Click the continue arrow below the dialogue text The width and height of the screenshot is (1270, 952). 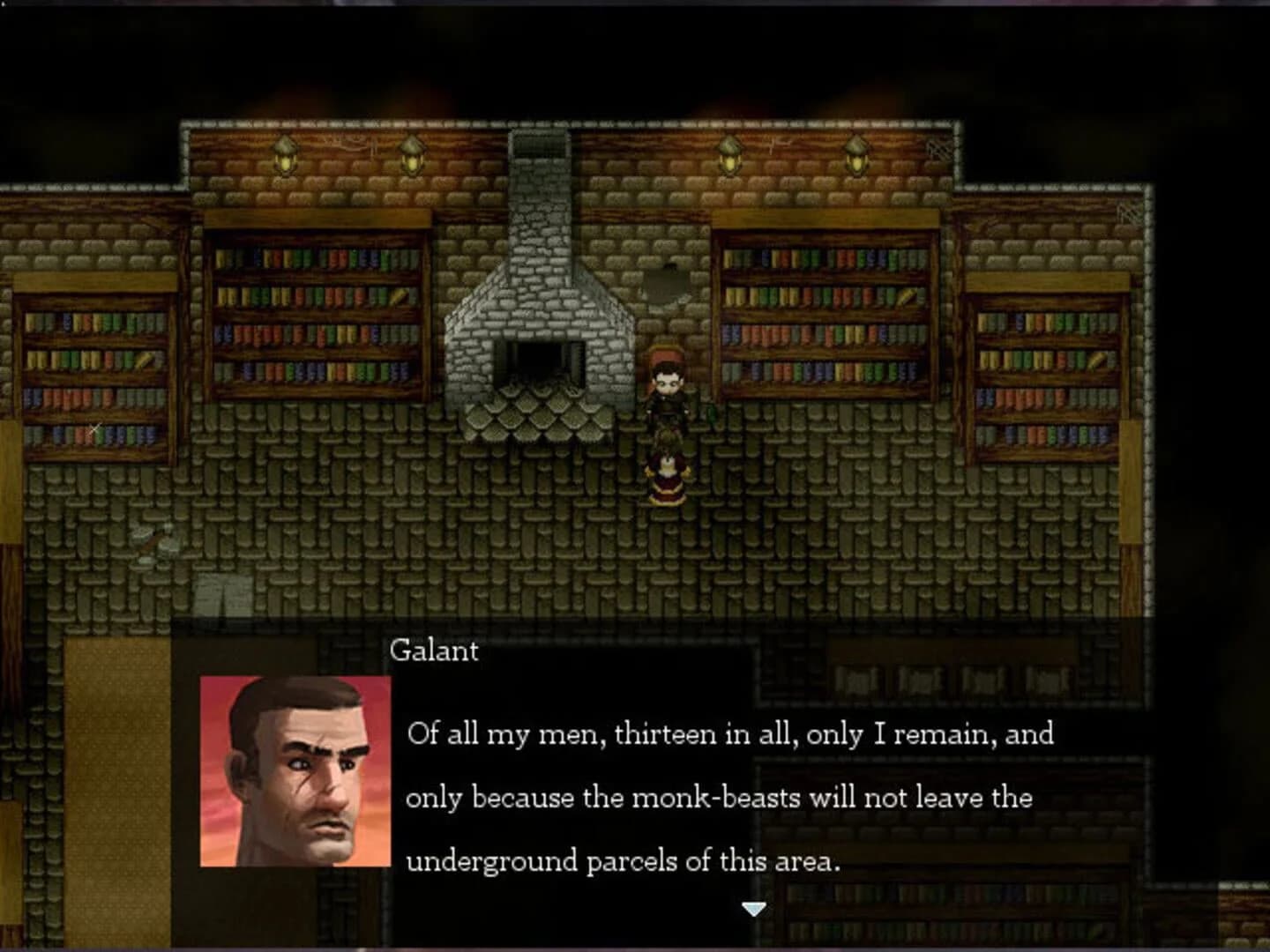pos(754,909)
